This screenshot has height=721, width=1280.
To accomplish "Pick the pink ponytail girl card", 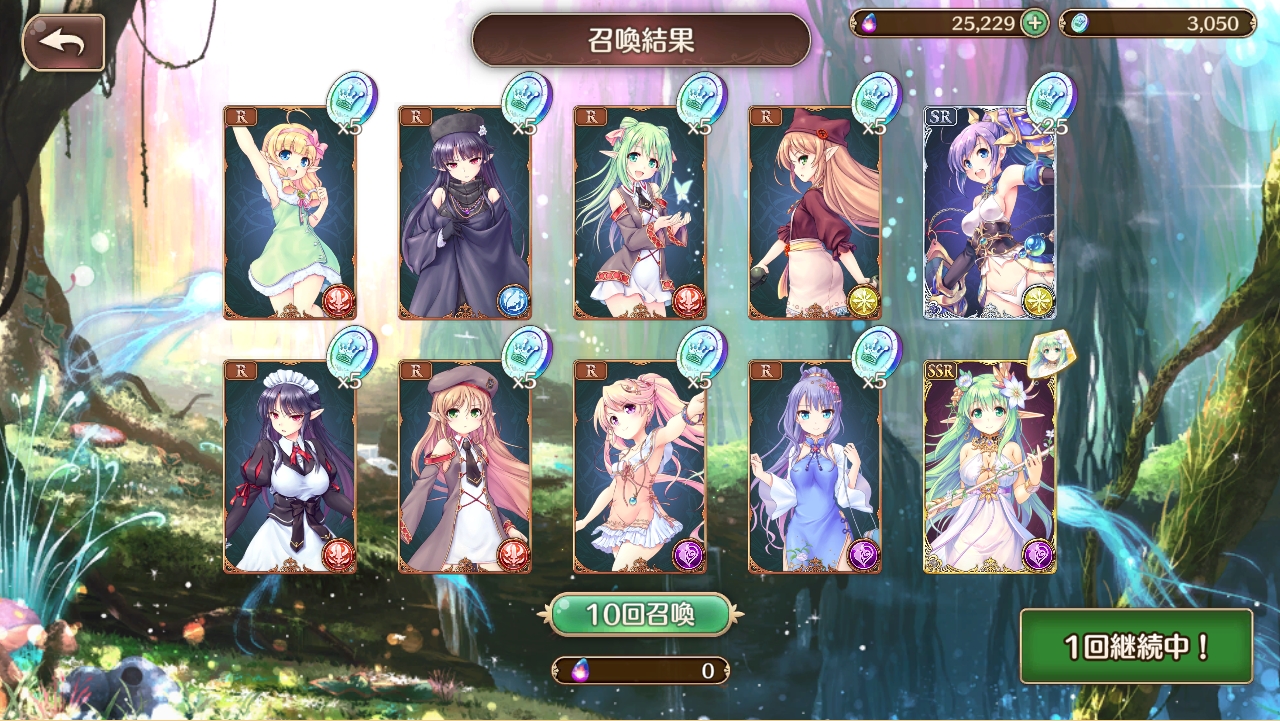I will (x=639, y=466).
